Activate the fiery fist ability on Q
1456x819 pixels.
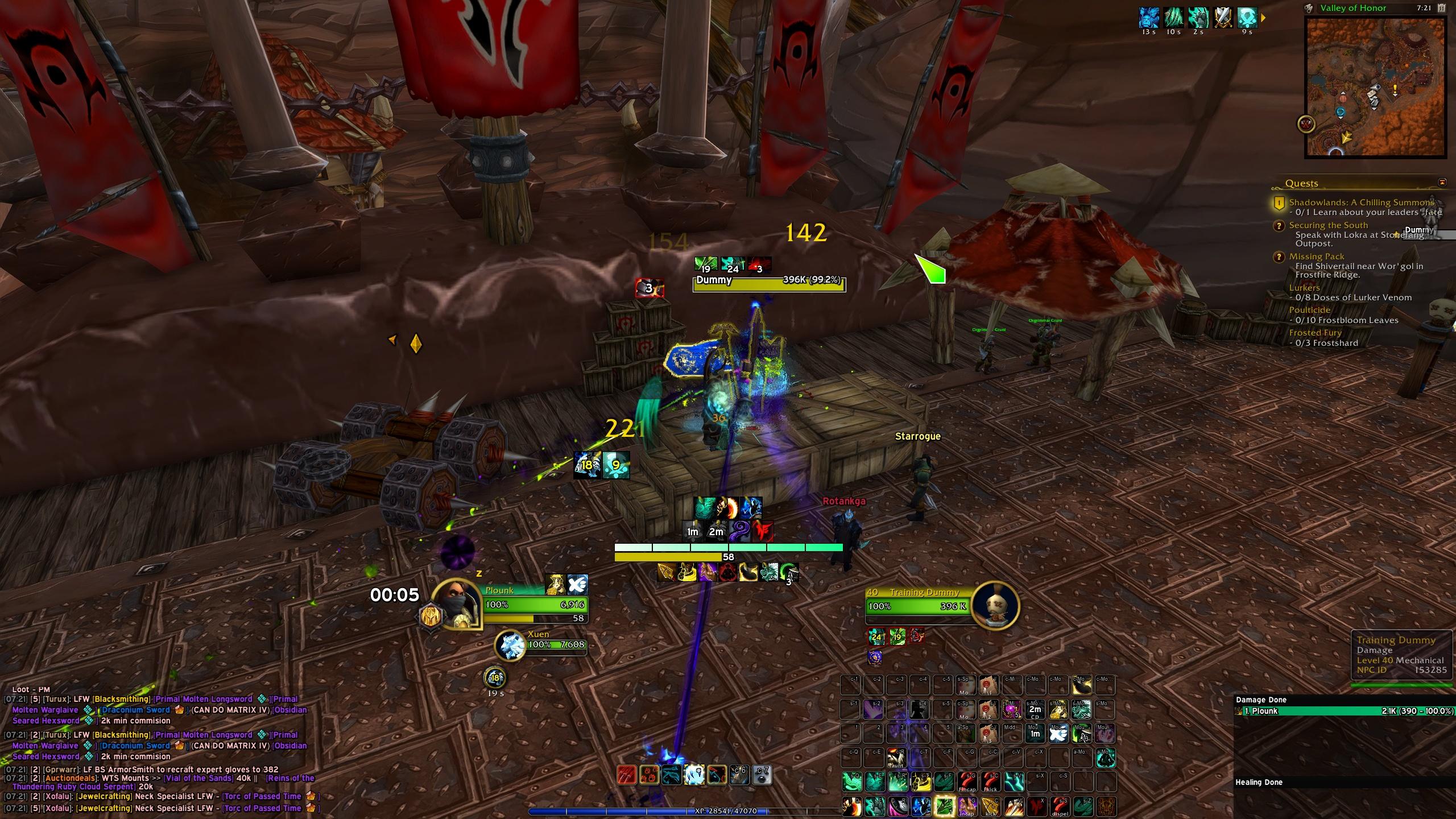tap(851, 806)
